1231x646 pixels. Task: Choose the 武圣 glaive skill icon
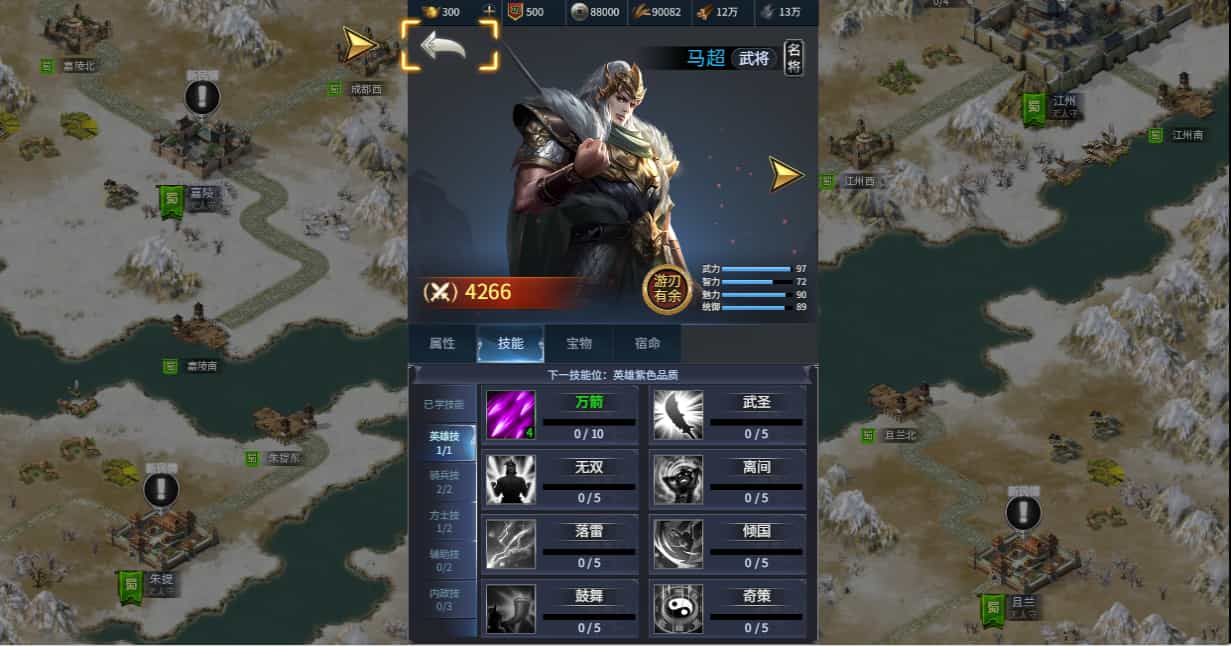(x=678, y=415)
